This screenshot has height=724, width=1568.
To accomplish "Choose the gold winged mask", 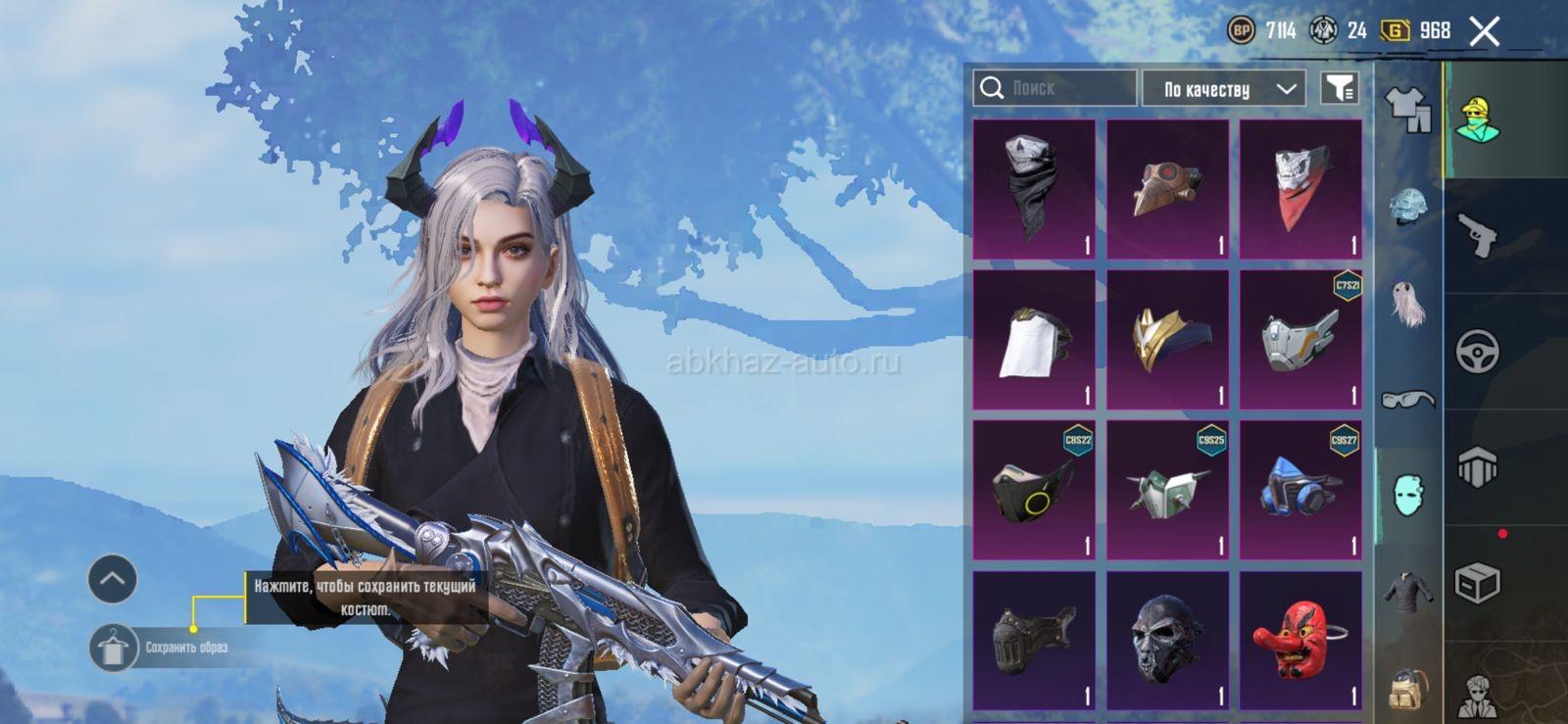I will (x=1167, y=340).
